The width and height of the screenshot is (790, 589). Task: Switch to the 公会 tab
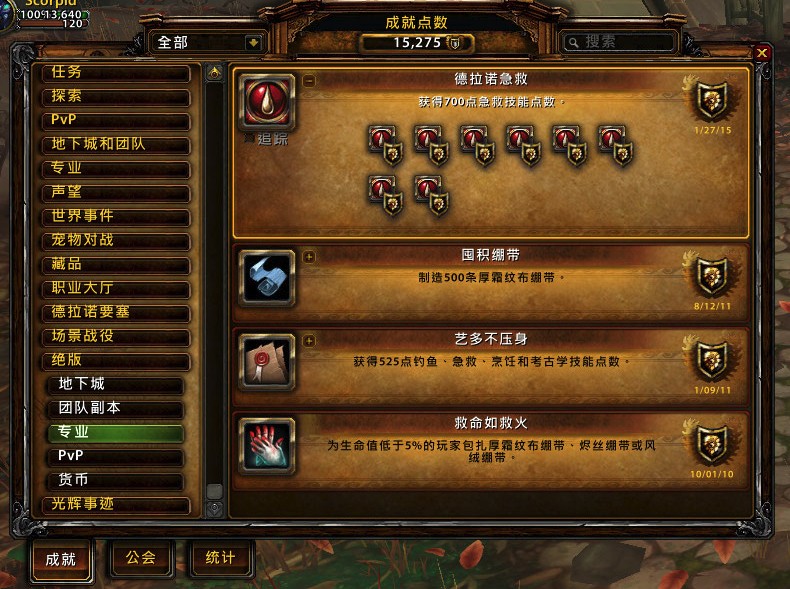point(141,558)
